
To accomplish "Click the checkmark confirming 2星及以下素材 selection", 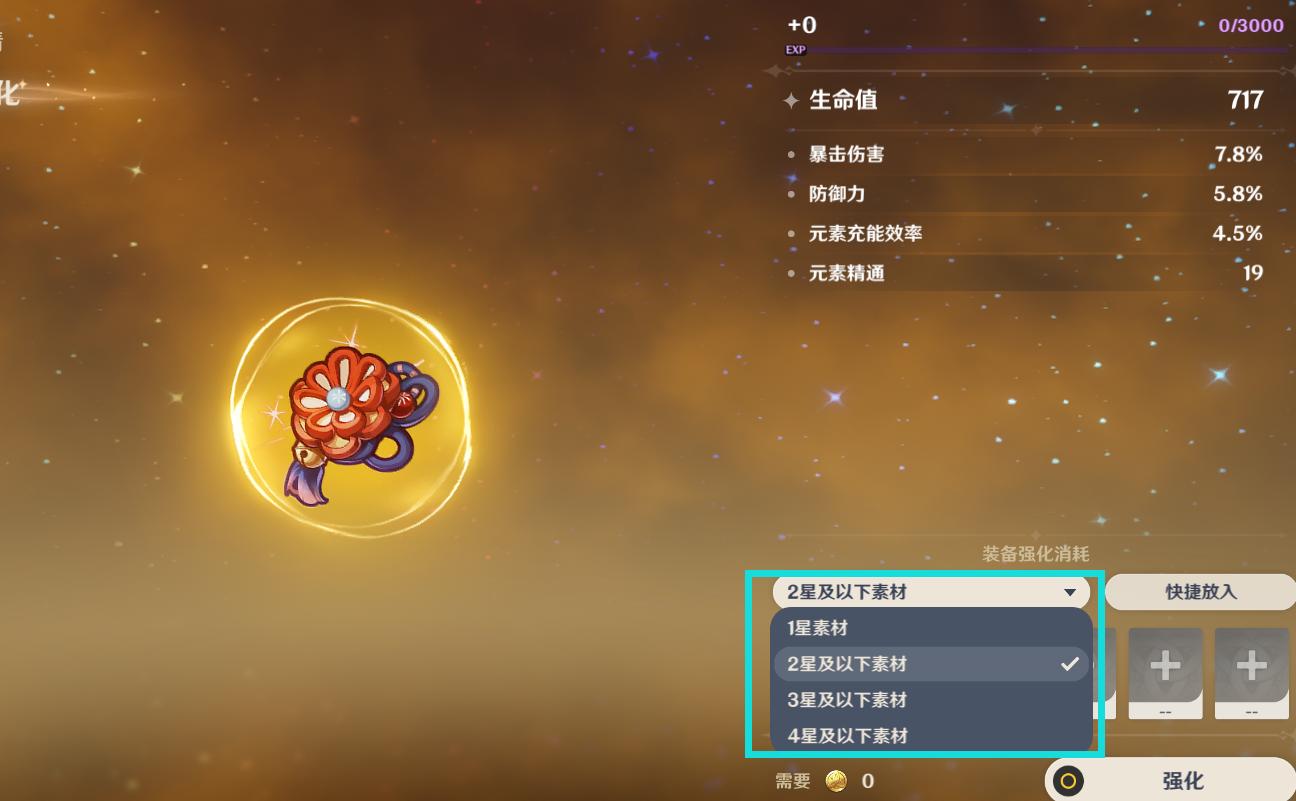I will pyautogui.click(x=1069, y=663).
